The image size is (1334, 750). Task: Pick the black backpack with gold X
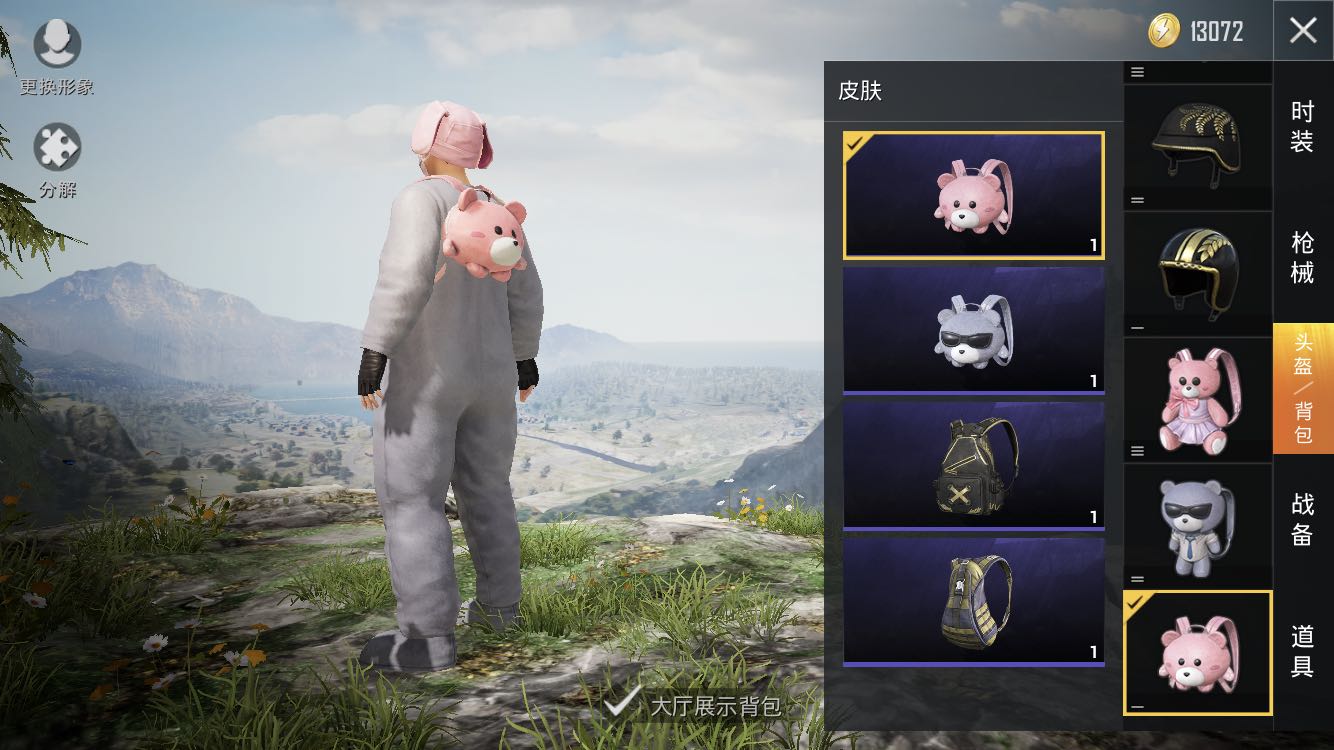coord(973,465)
